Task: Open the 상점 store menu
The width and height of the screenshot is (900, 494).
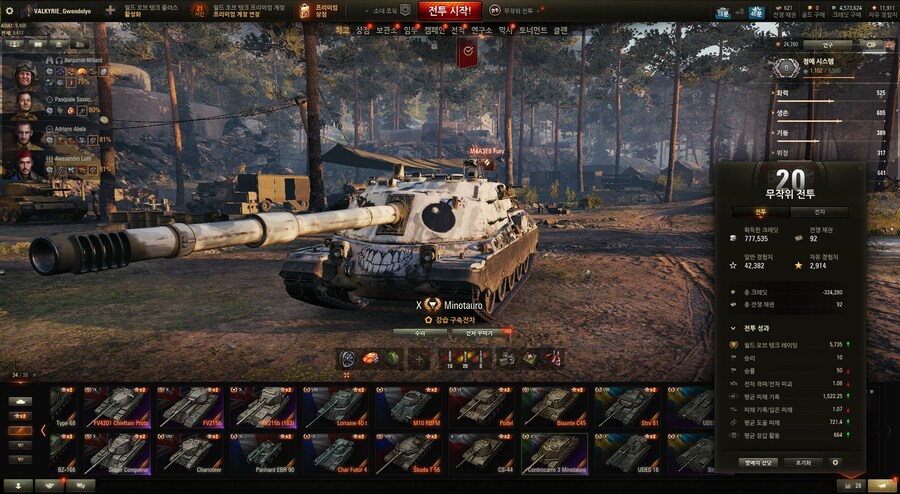Action: (362, 31)
